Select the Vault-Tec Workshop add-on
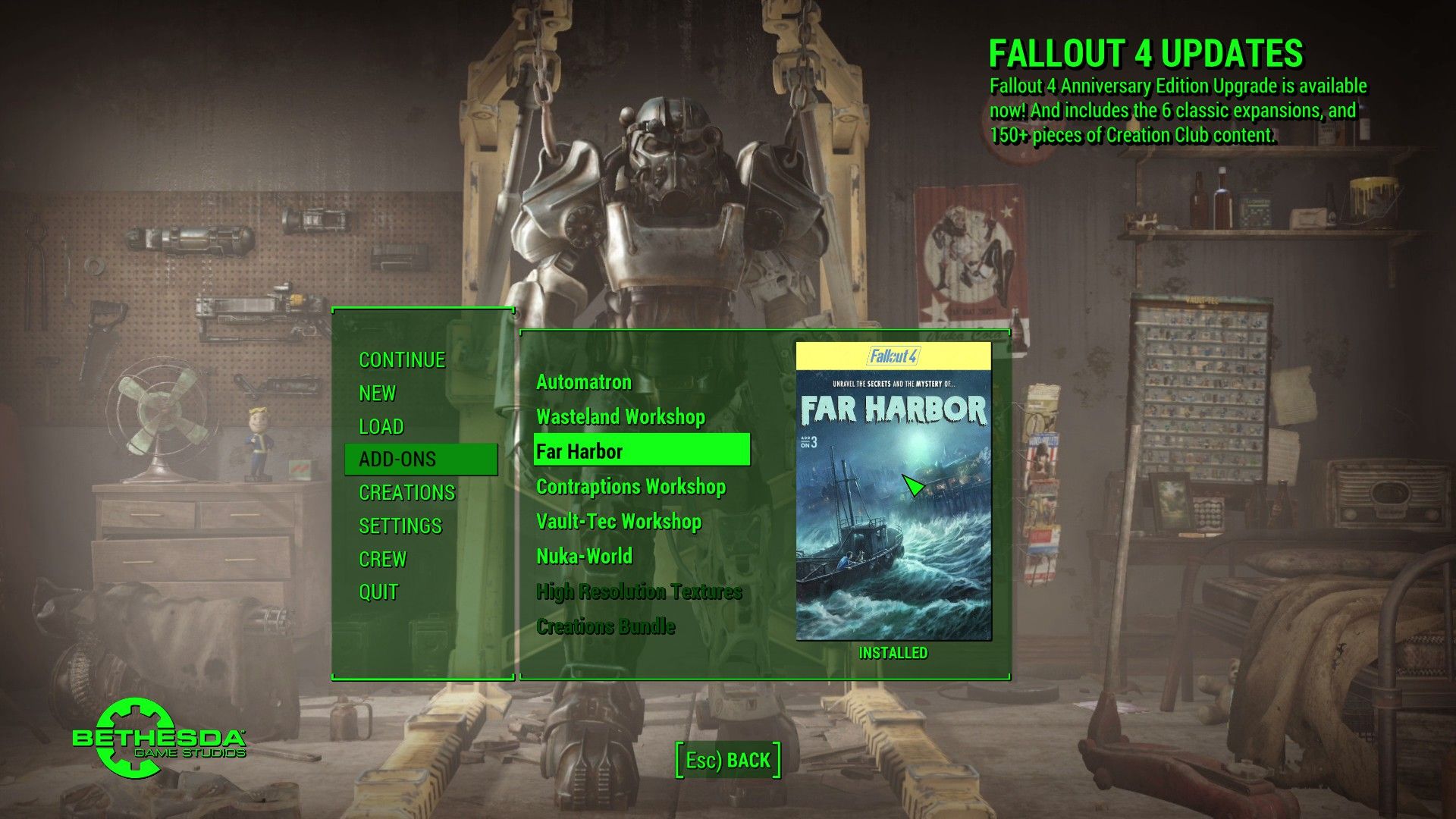Viewport: 1456px width, 819px height. click(619, 522)
